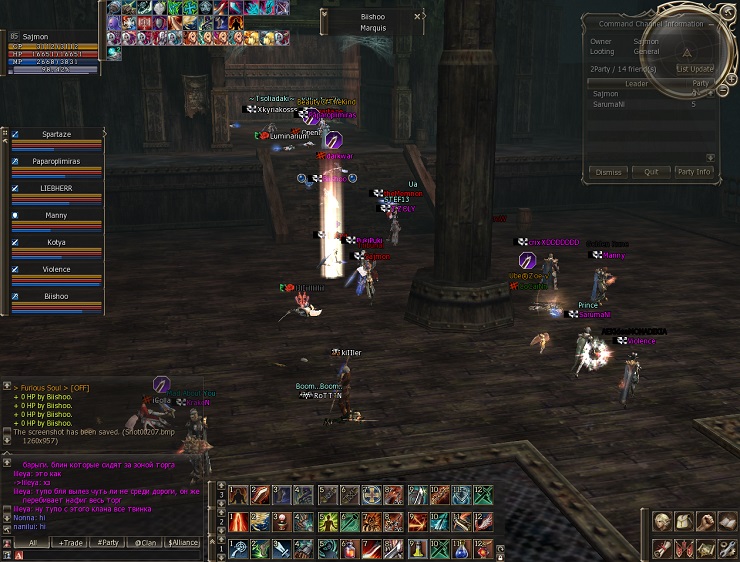
Task: Select the $Alliance chat tab
Action: pos(183,542)
